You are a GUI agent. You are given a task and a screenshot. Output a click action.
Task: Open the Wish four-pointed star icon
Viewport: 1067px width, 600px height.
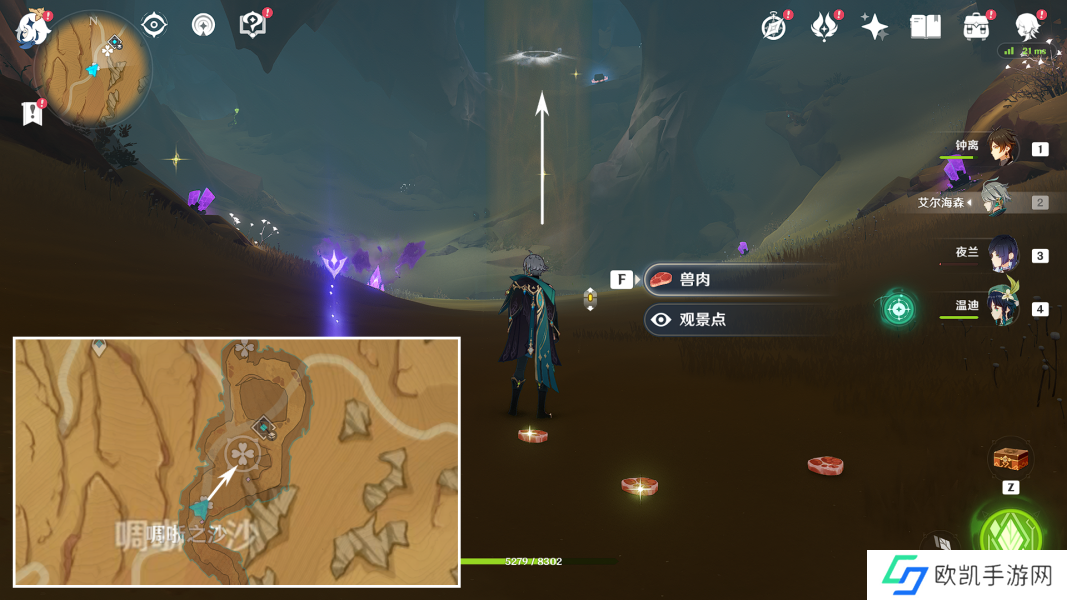(875, 27)
